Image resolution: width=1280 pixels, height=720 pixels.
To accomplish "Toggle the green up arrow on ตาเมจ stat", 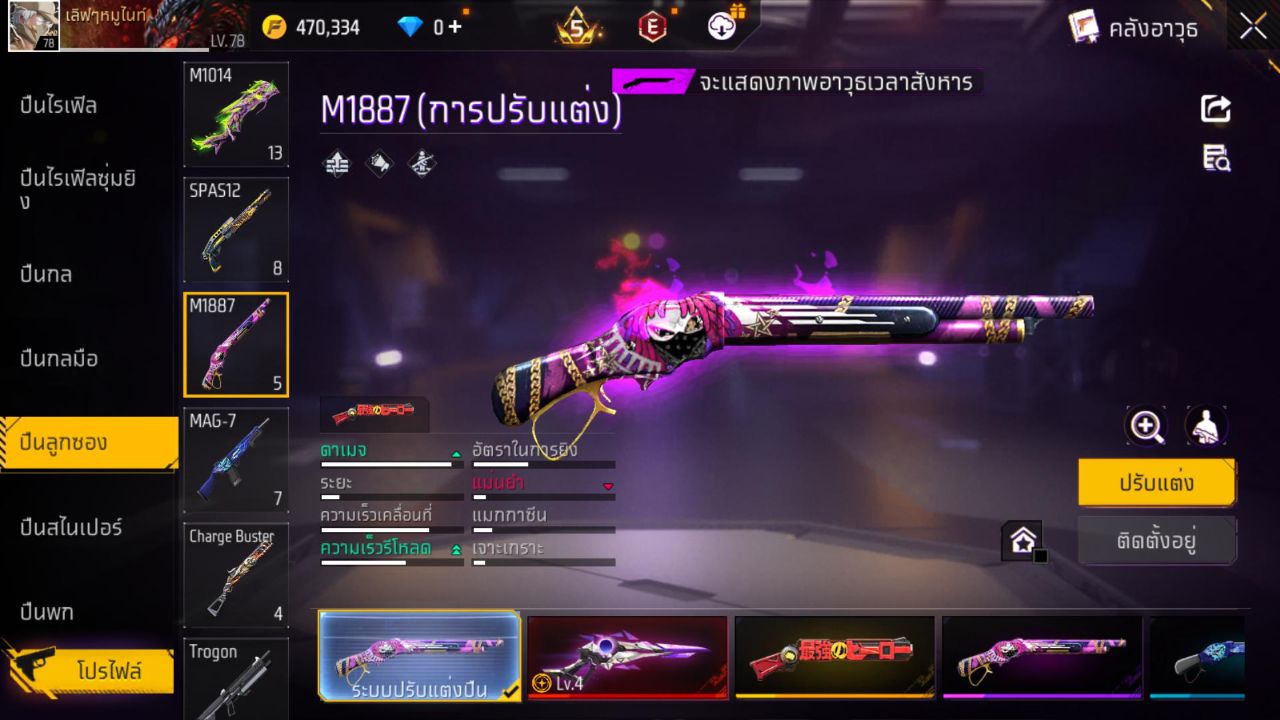I will pyautogui.click(x=455, y=452).
